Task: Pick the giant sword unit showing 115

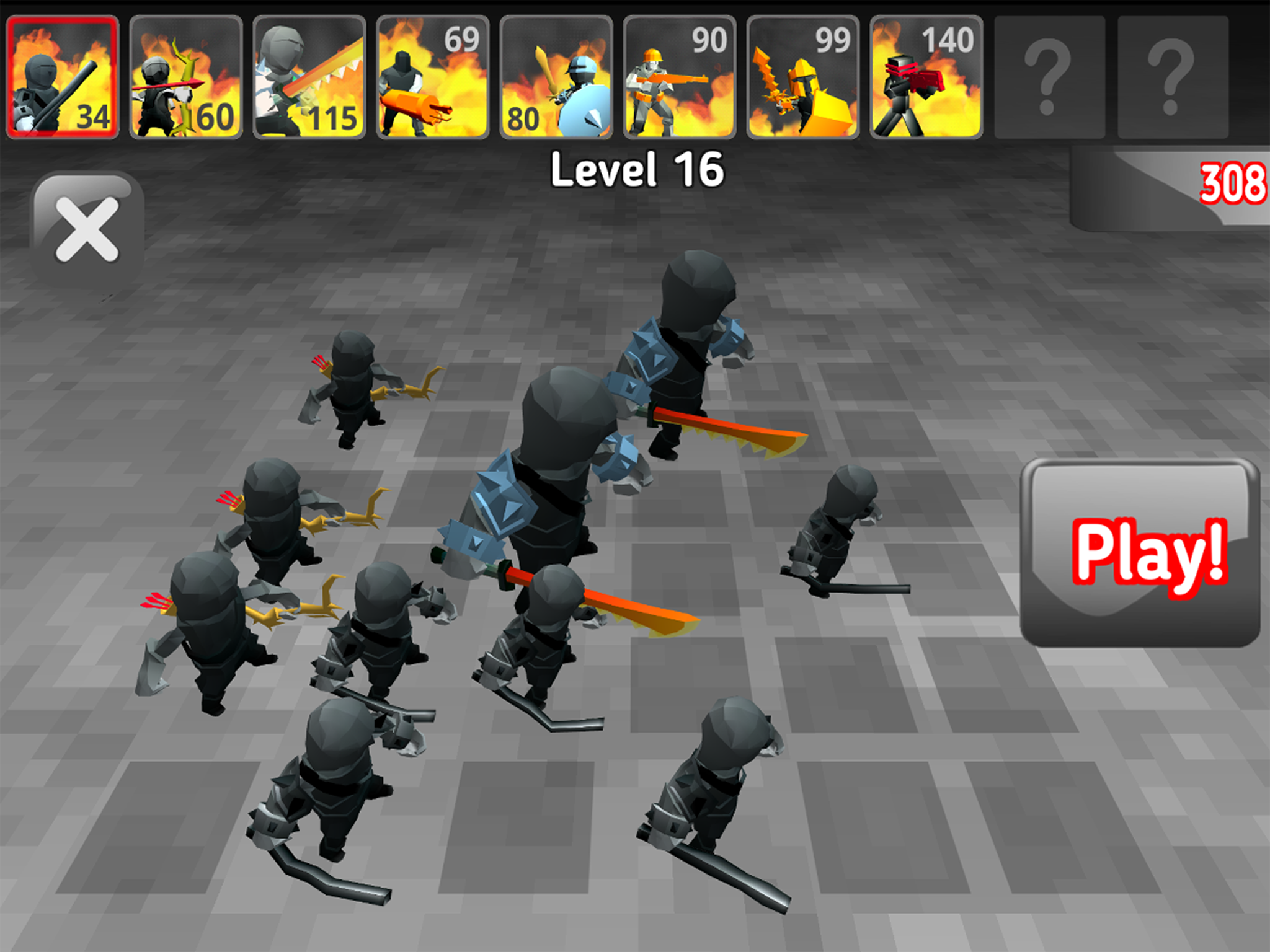Action: click(308, 74)
